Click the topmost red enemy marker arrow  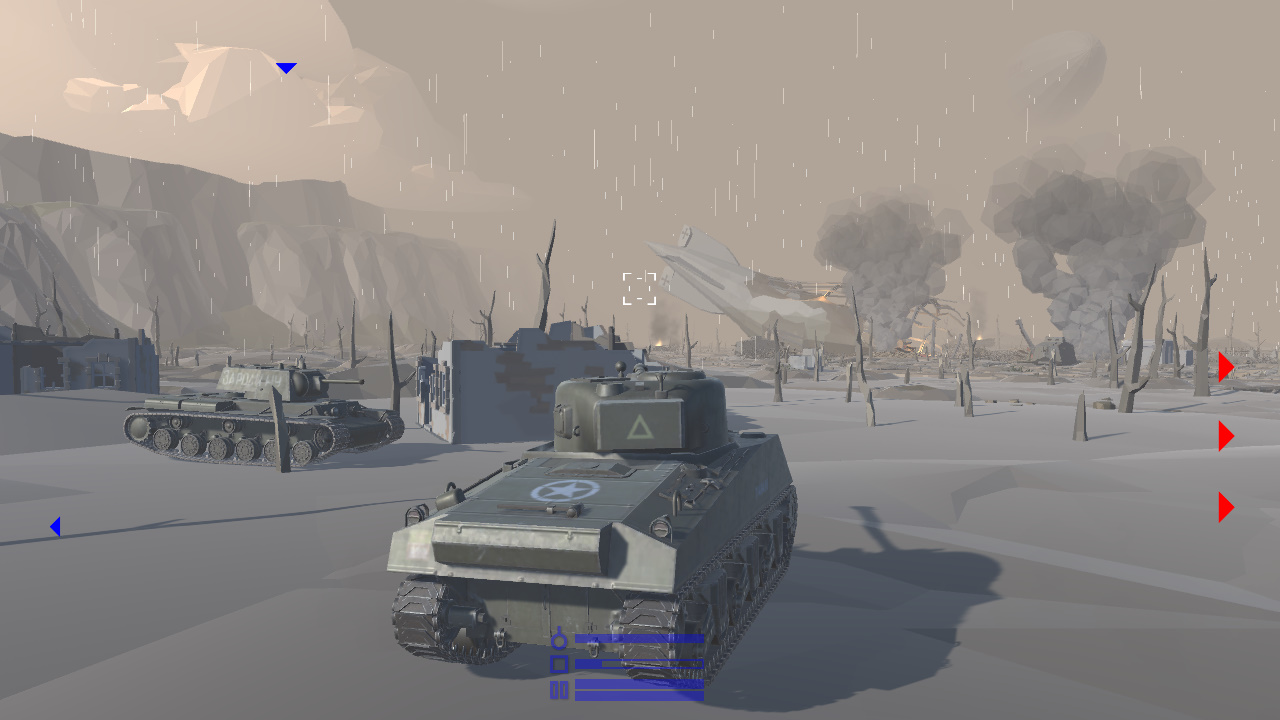point(1225,367)
